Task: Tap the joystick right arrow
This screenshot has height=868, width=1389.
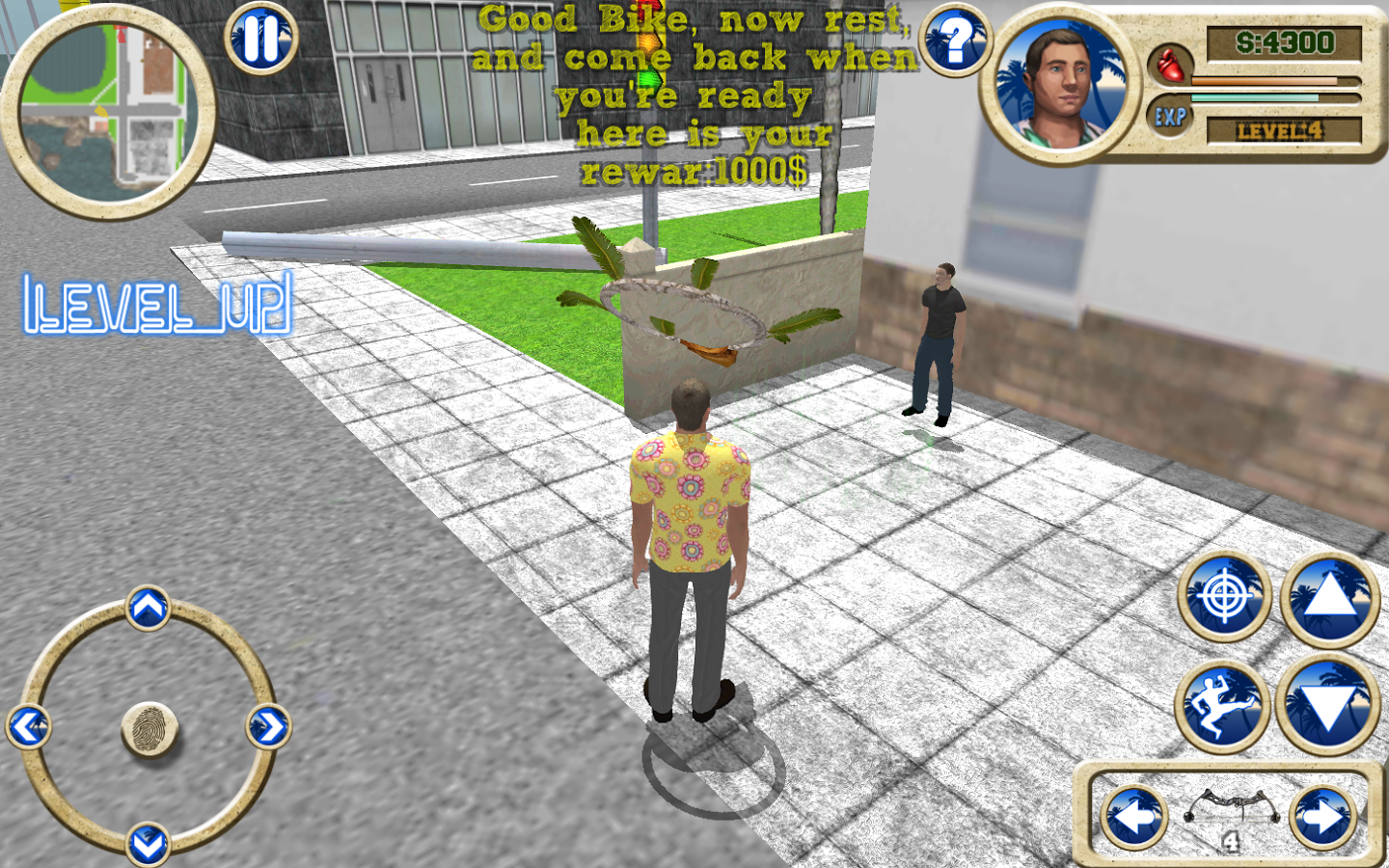Action: pyautogui.click(x=268, y=727)
